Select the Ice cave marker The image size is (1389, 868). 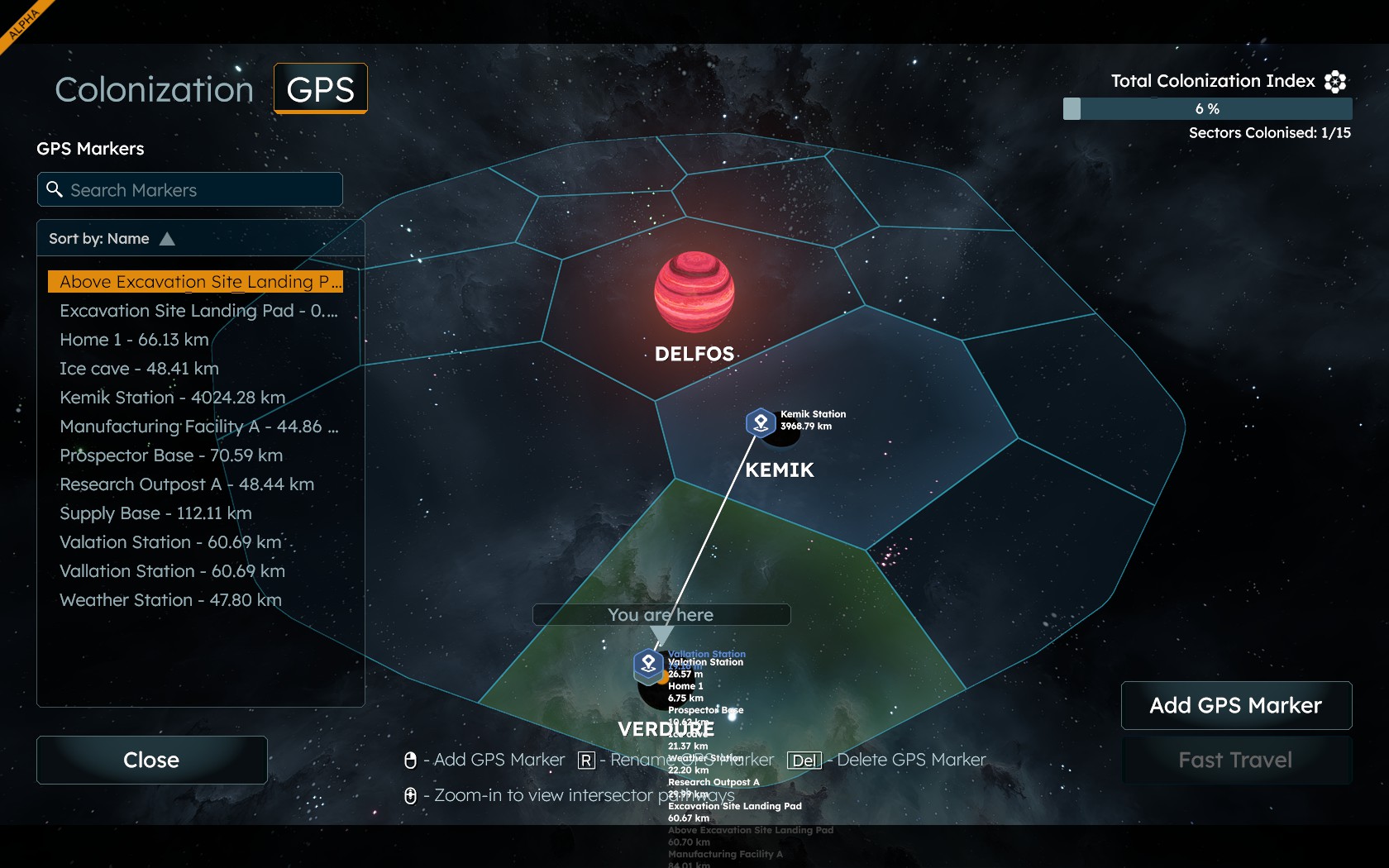click(139, 369)
